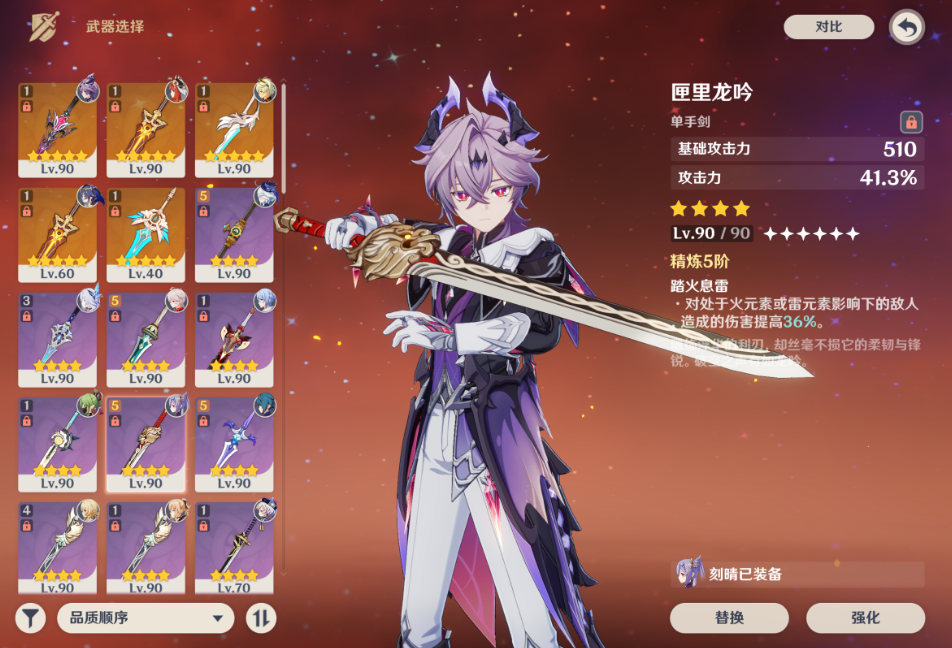Open the 对比 compare button
This screenshot has width=952, height=648.
click(828, 27)
